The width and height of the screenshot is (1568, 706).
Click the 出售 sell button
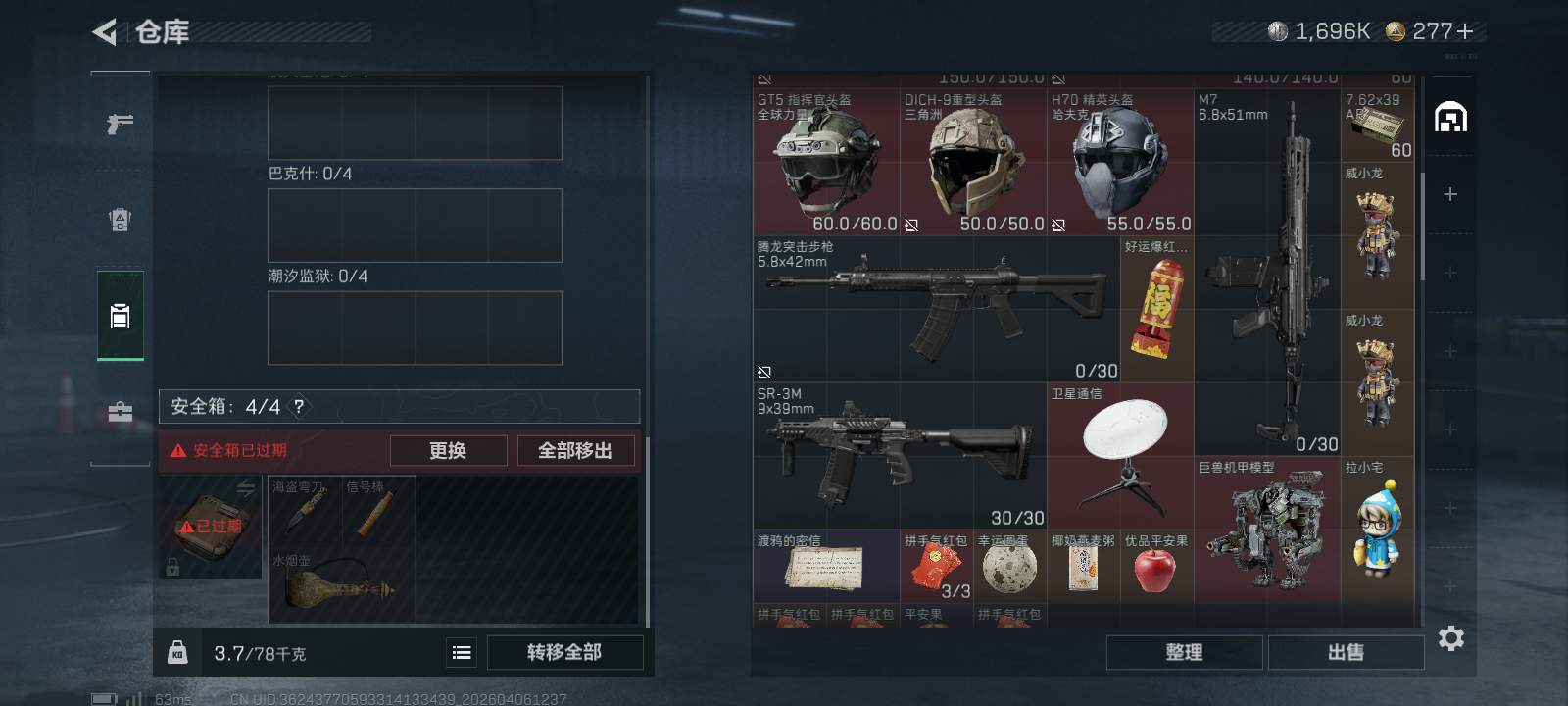(x=1346, y=651)
